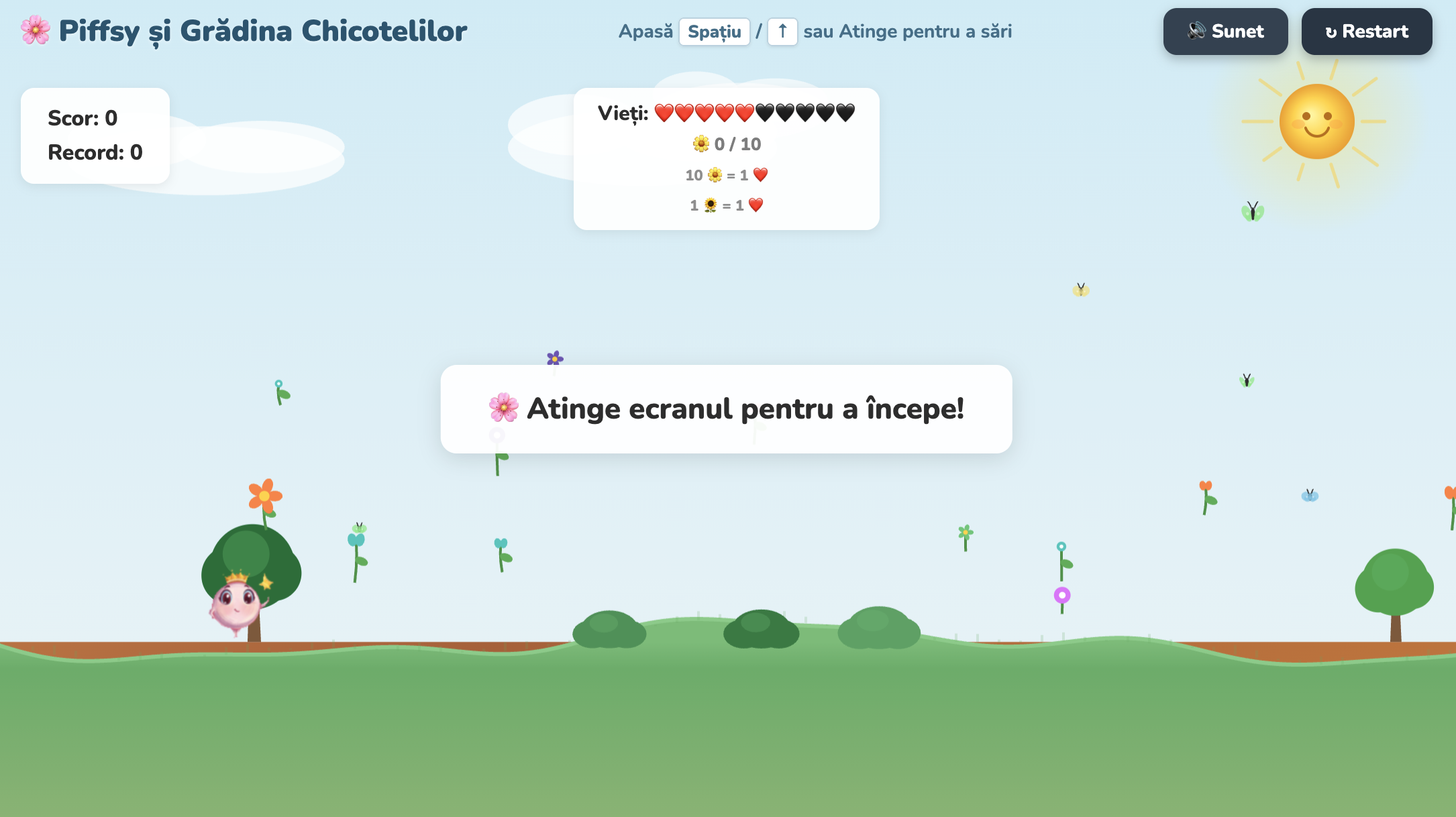1456x817 pixels.
Task: Click the sunflower counter showing 0 / 10
Action: 726,144
